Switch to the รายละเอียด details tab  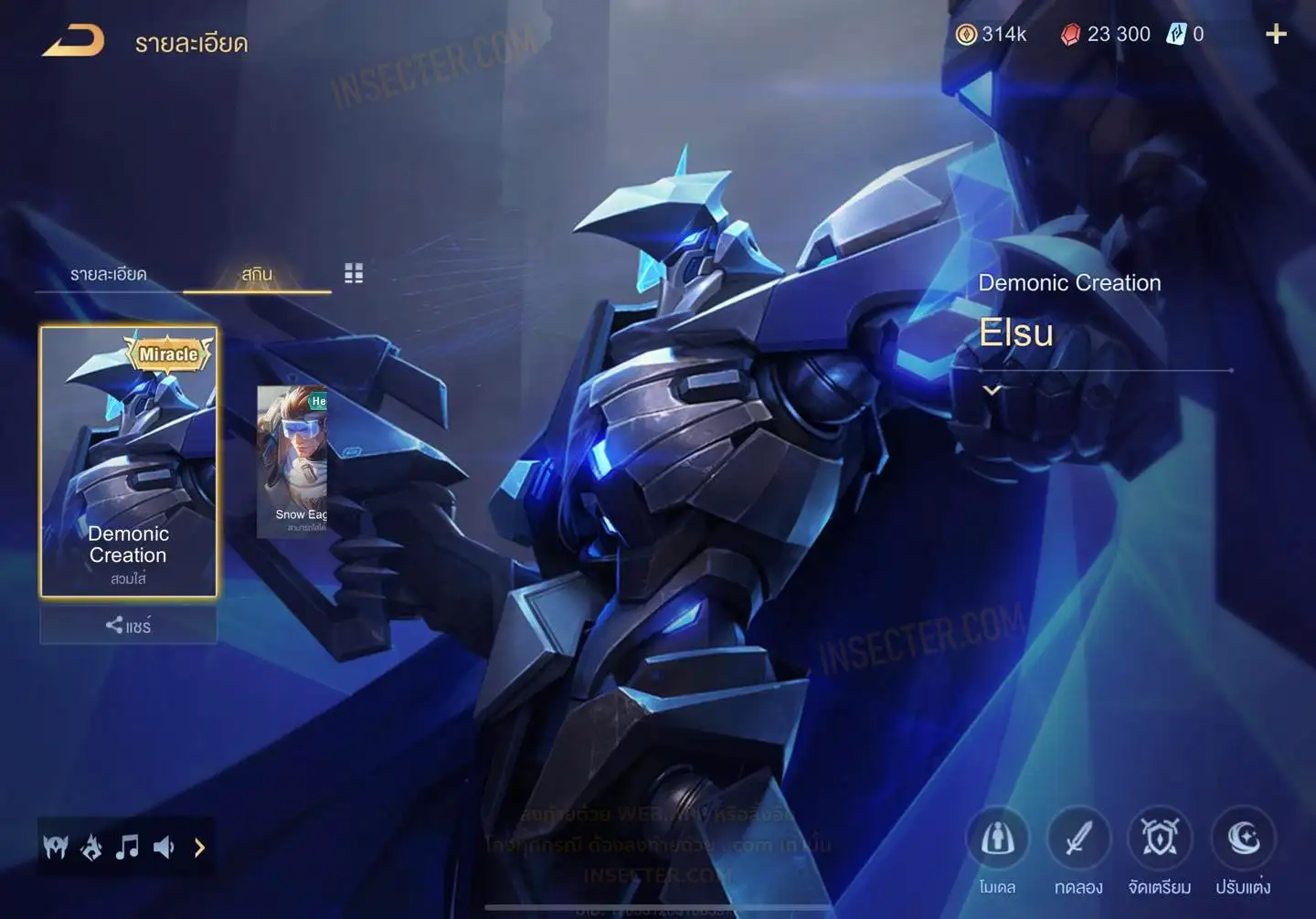(x=108, y=274)
